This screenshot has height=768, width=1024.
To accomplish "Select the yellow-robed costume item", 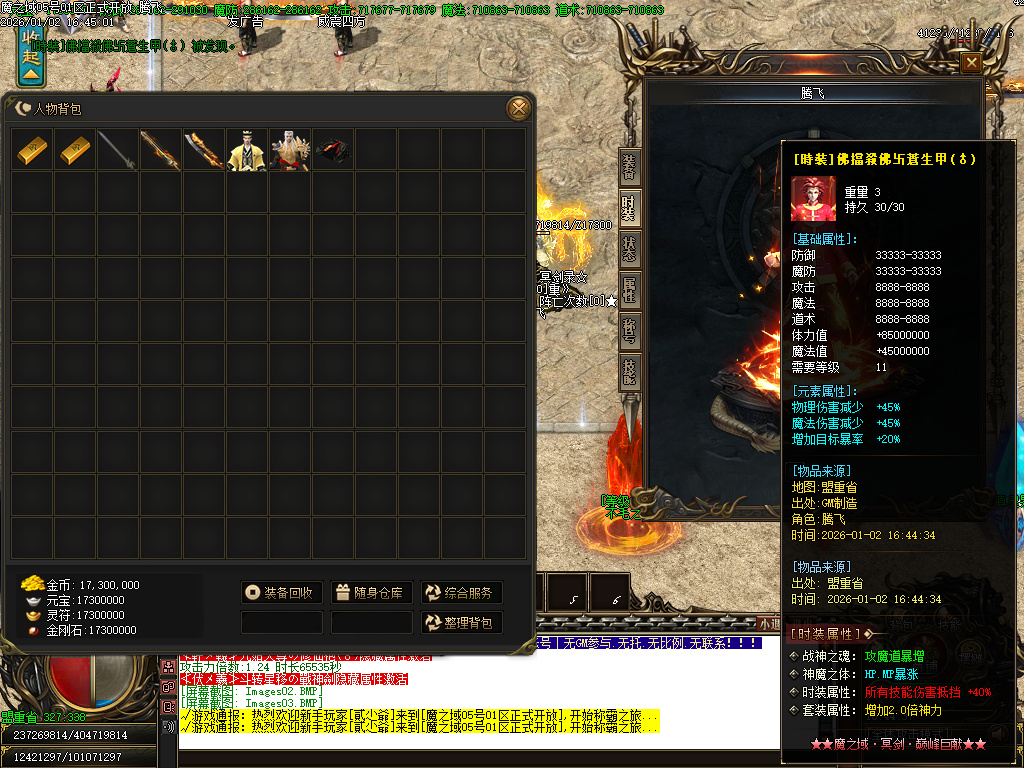I will pyautogui.click(x=246, y=150).
